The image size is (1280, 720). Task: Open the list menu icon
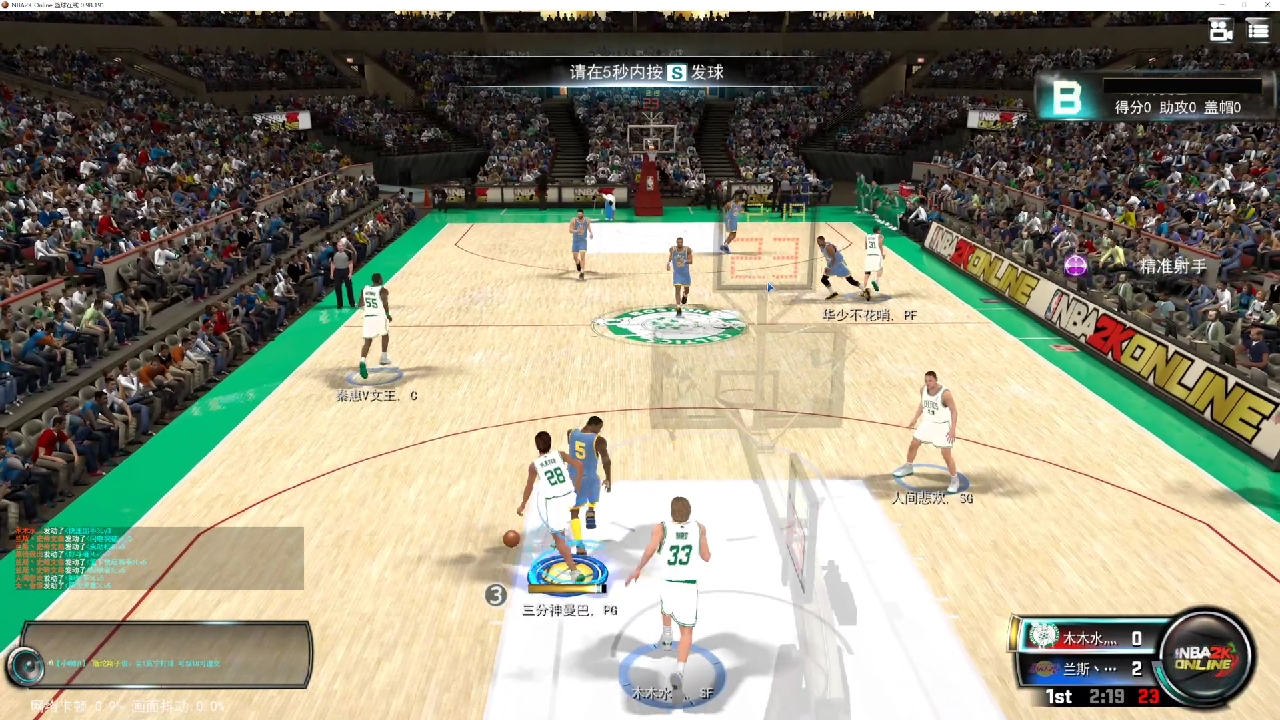coord(1258,30)
